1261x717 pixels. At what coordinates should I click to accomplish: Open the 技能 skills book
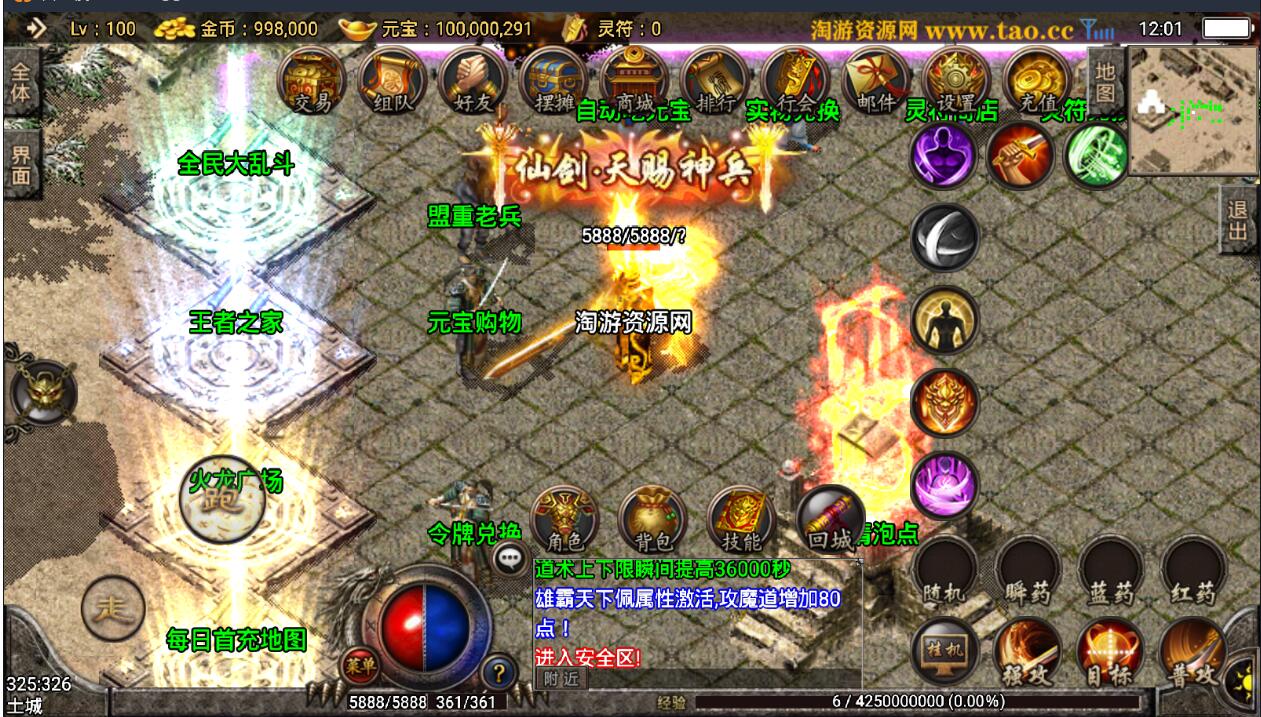tap(741, 520)
